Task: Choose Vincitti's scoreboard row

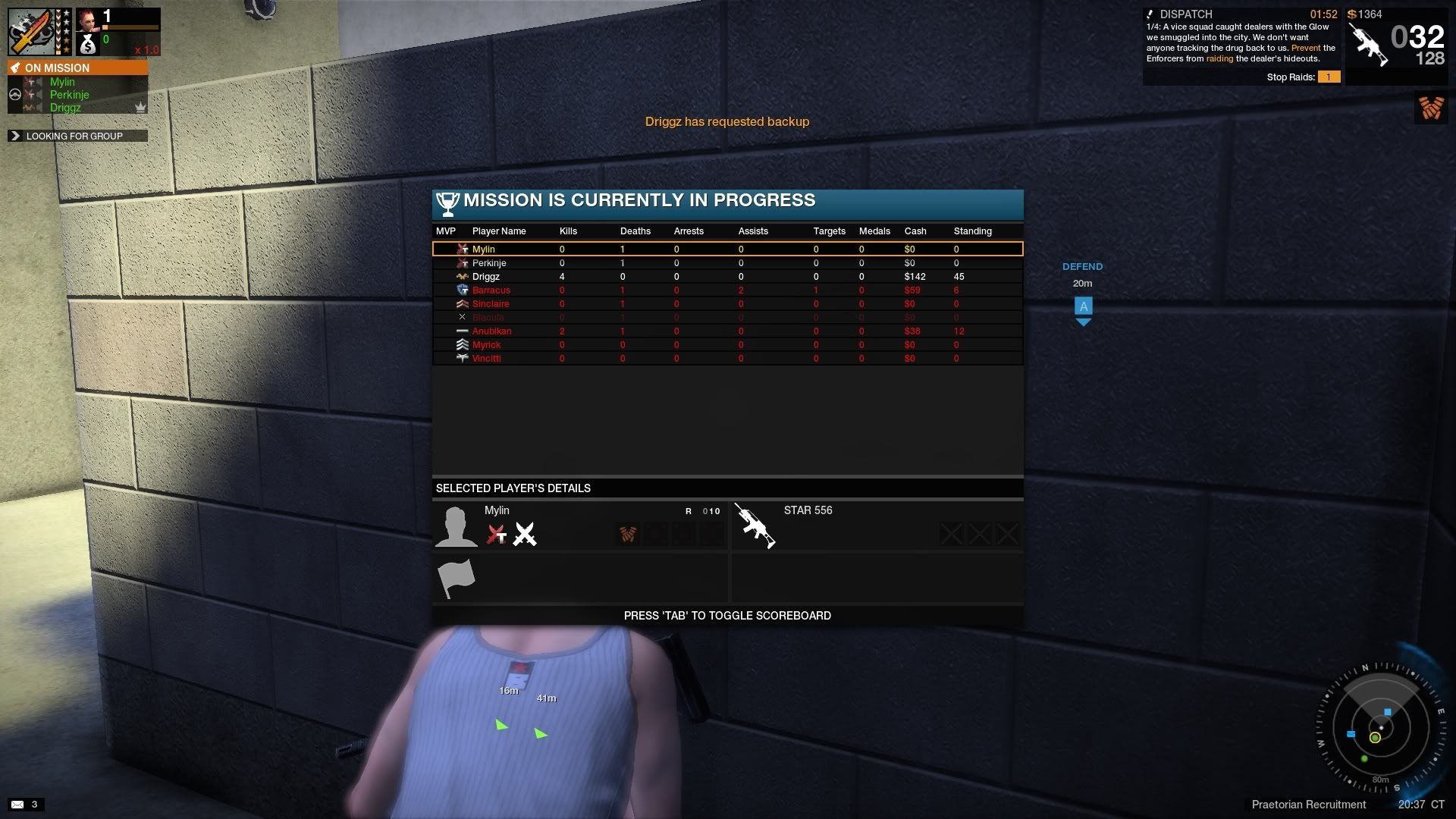Action: [486, 359]
